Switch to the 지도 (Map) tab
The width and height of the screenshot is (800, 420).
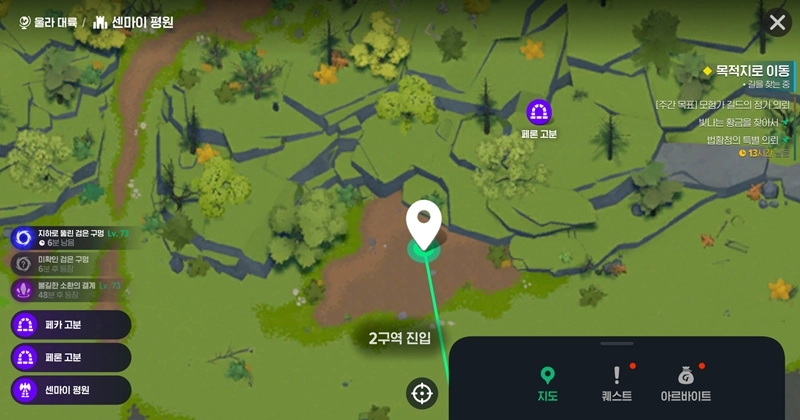pyautogui.click(x=546, y=384)
